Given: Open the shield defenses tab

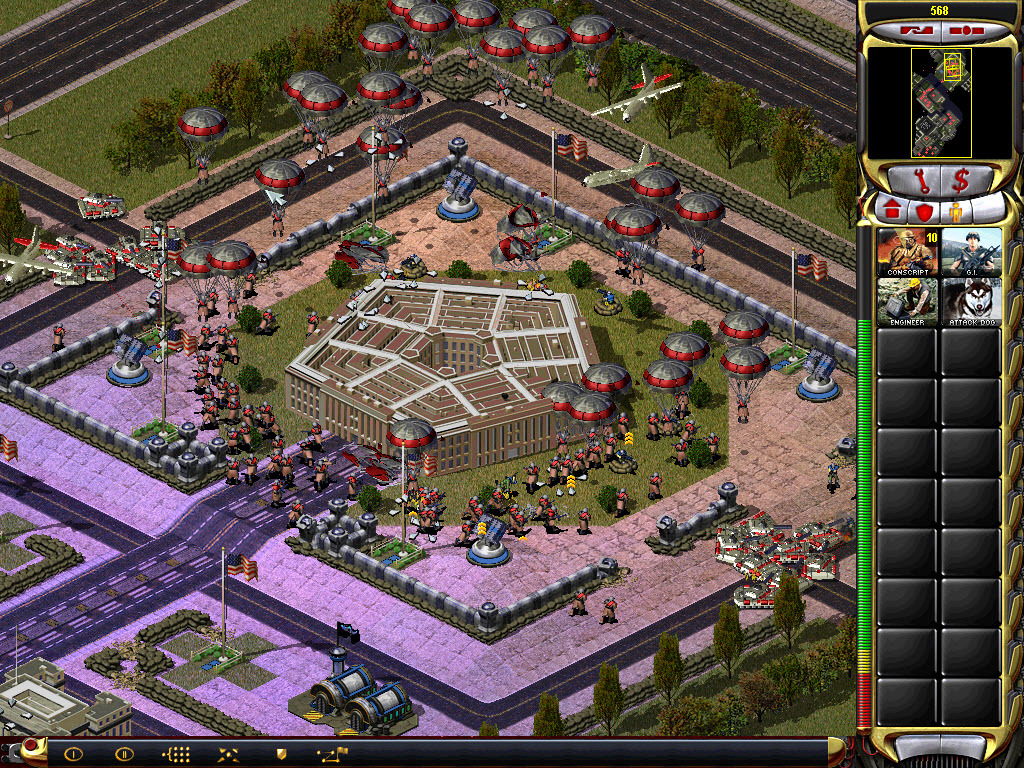Looking at the screenshot, I should click(x=922, y=210).
